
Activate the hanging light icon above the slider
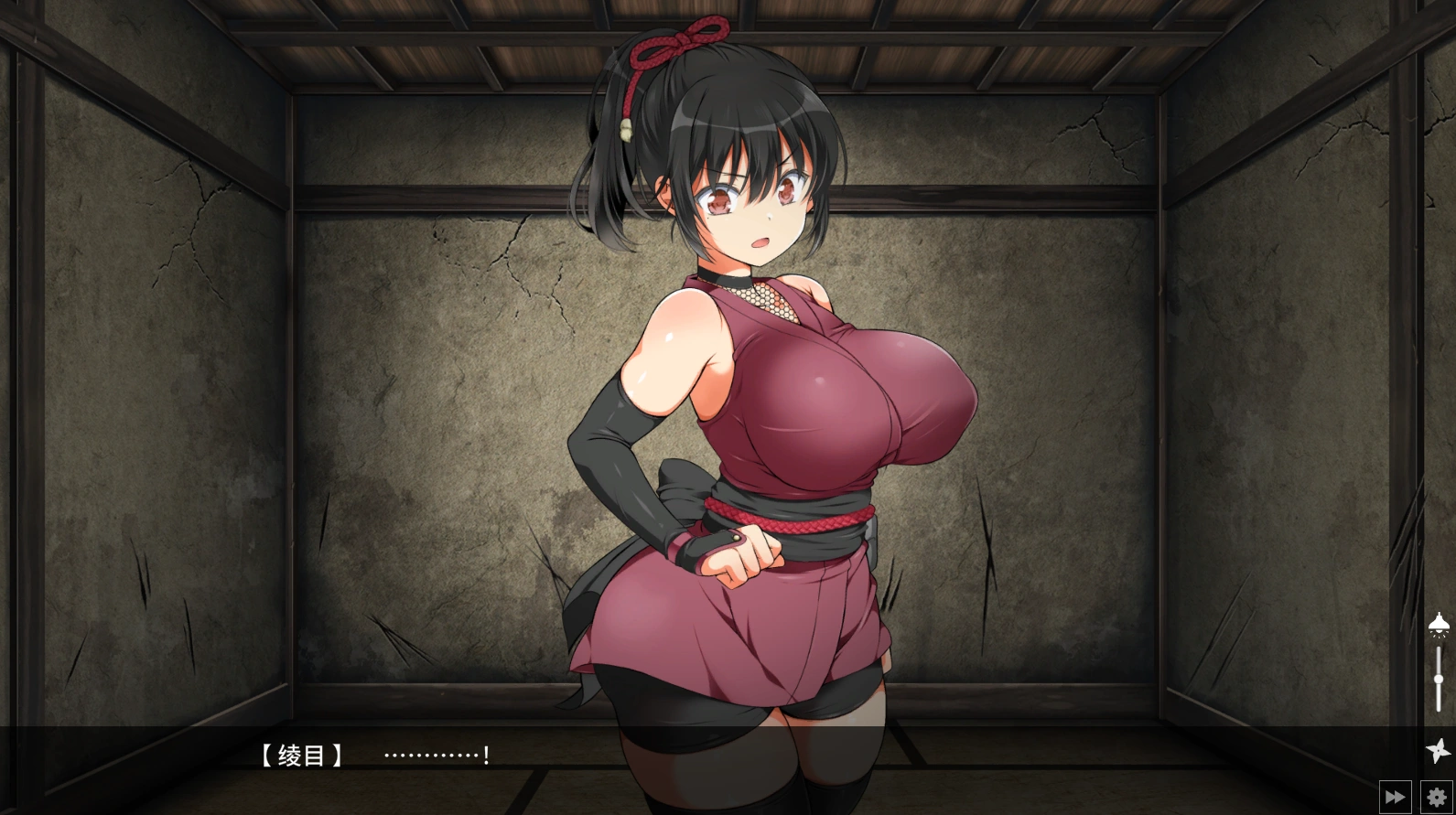point(1439,625)
